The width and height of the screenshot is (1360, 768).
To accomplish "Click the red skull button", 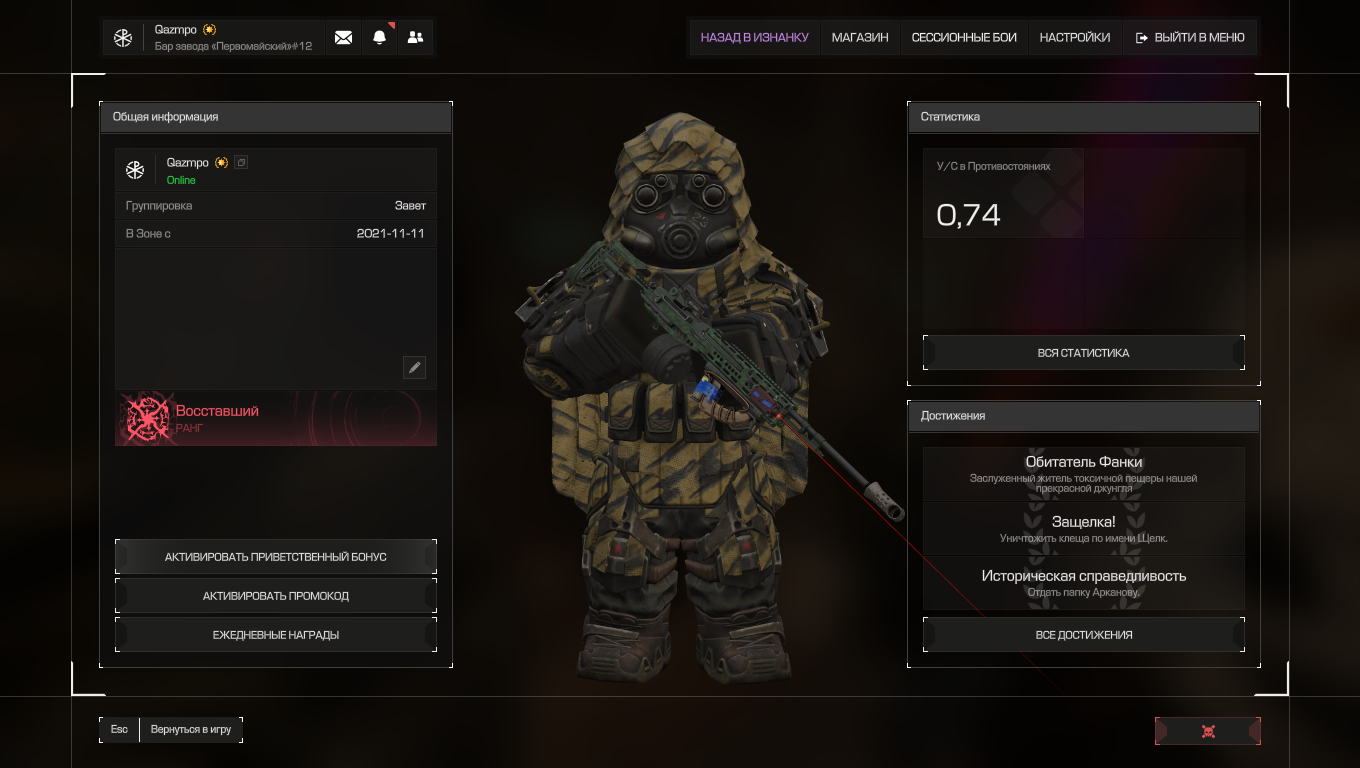I will click(1207, 731).
